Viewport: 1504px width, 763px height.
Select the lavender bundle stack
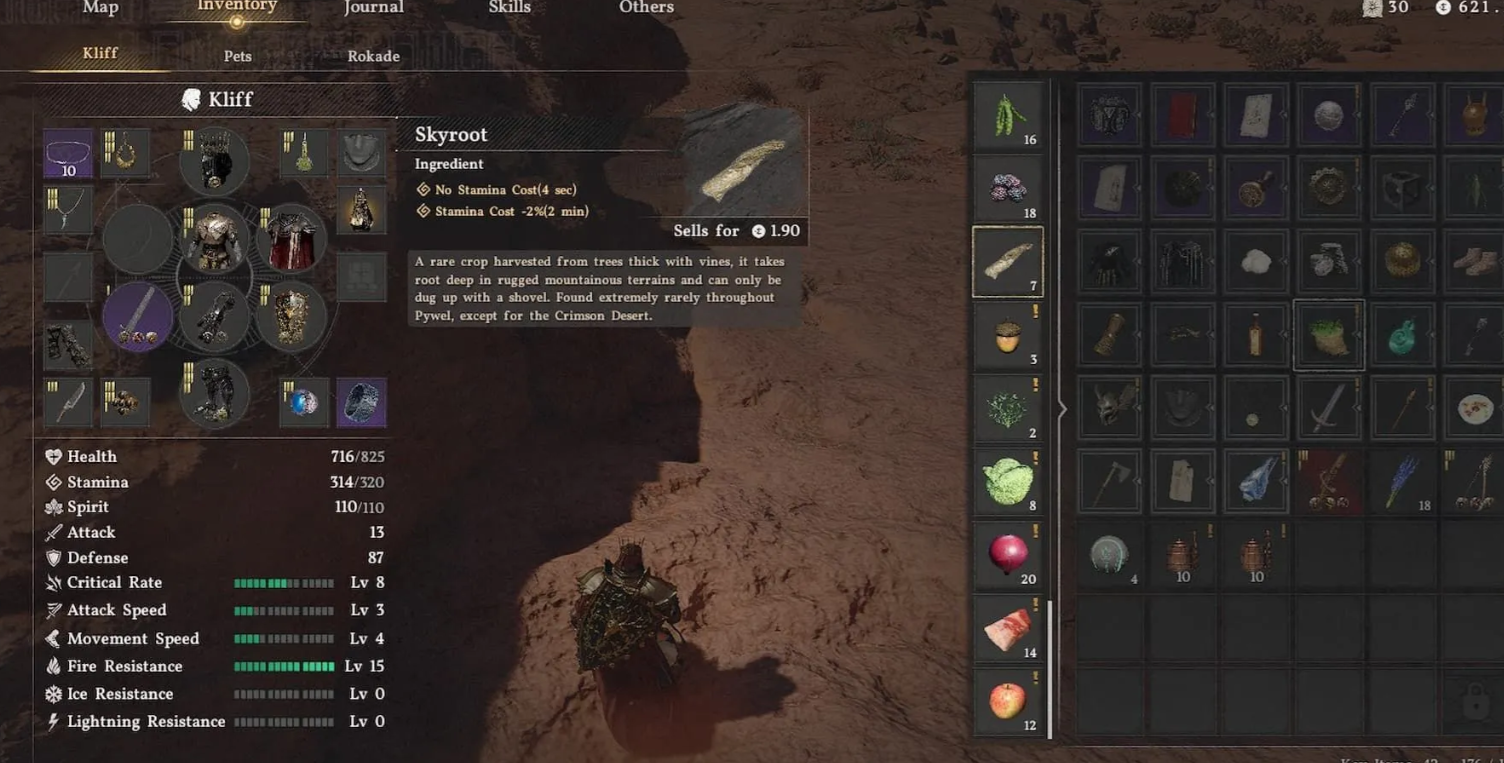click(x=1402, y=482)
